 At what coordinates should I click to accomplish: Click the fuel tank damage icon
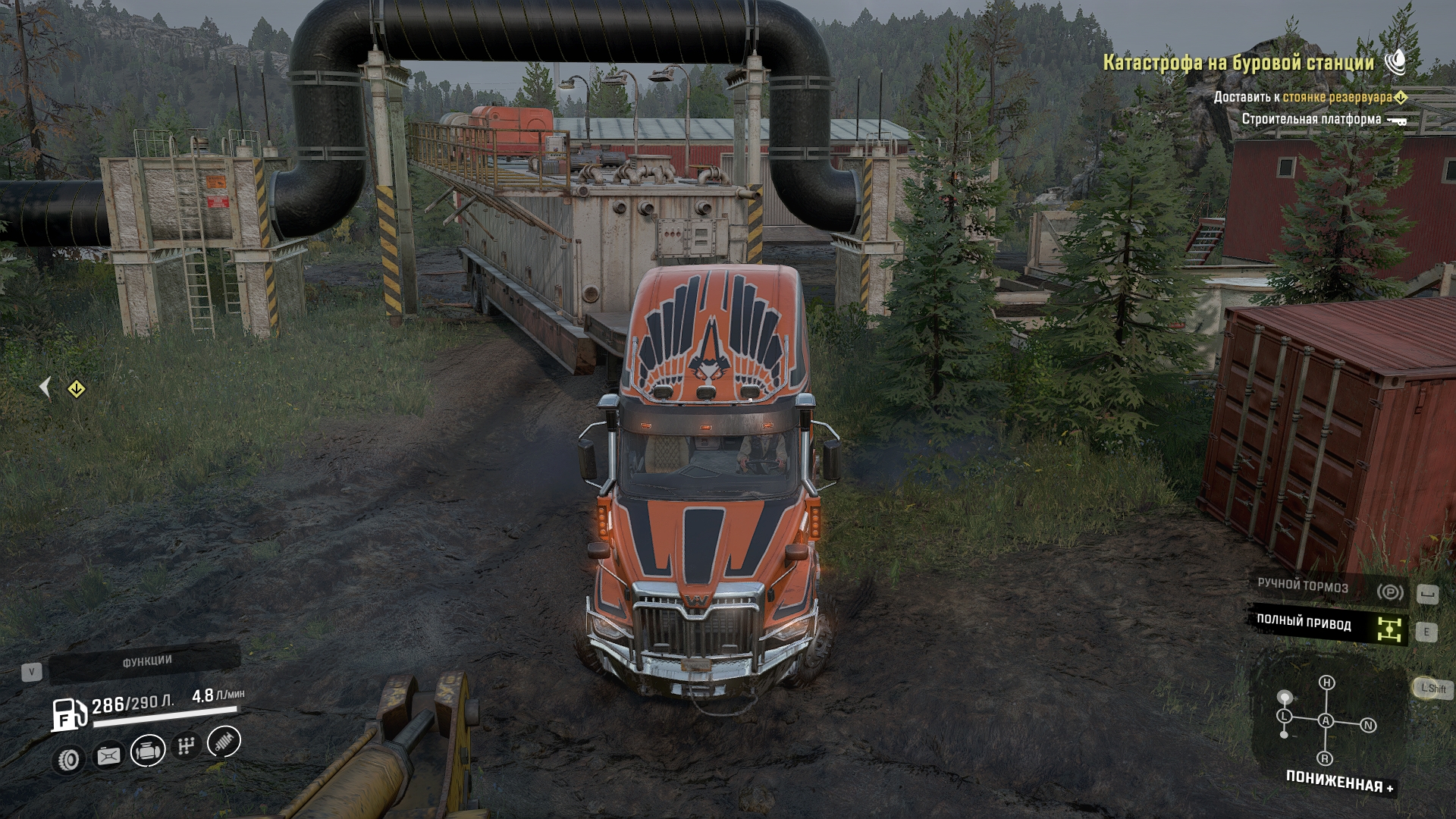[x=108, y=756]
